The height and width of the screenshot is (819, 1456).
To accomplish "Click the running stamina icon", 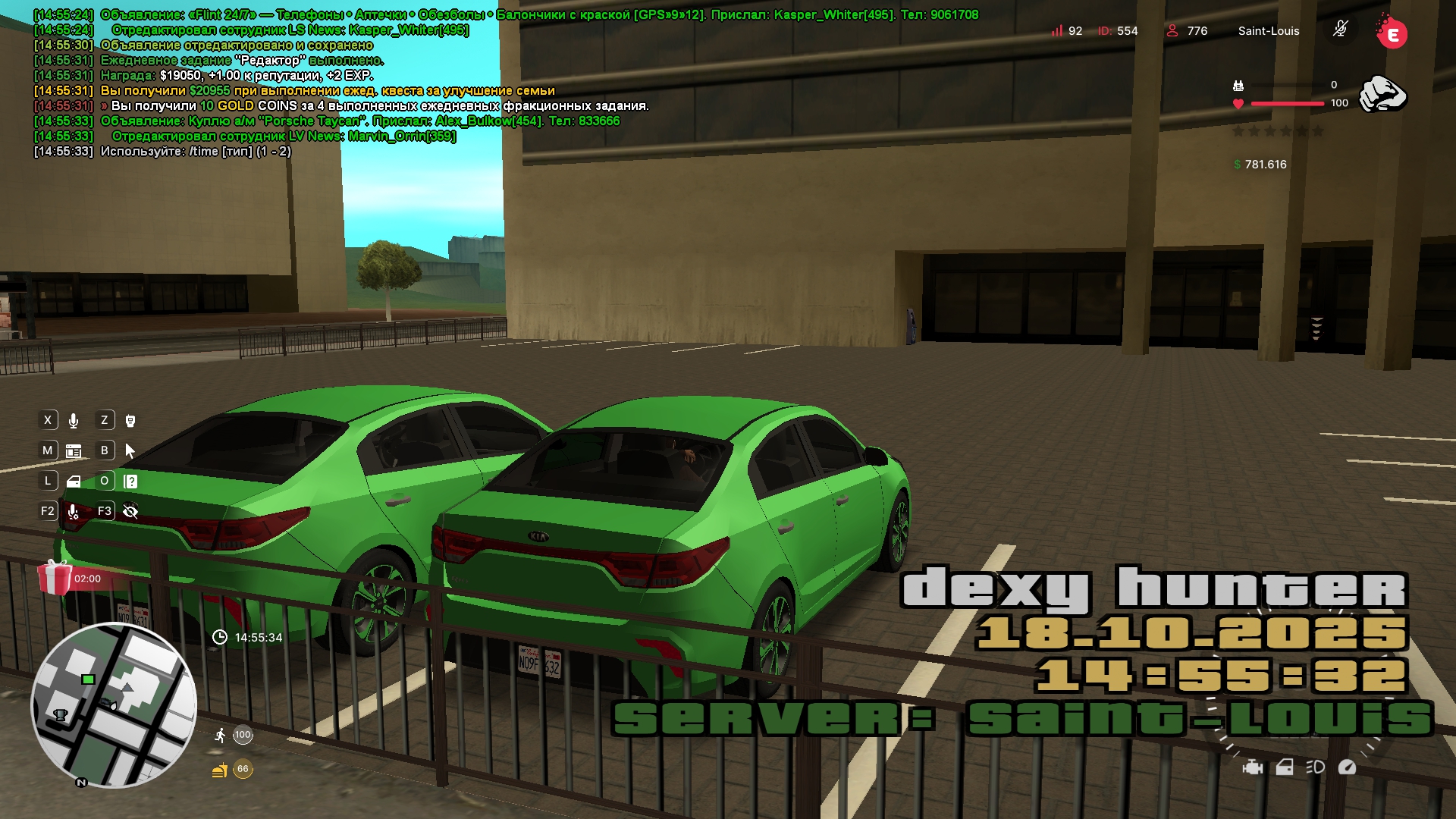I will point(220,735).
